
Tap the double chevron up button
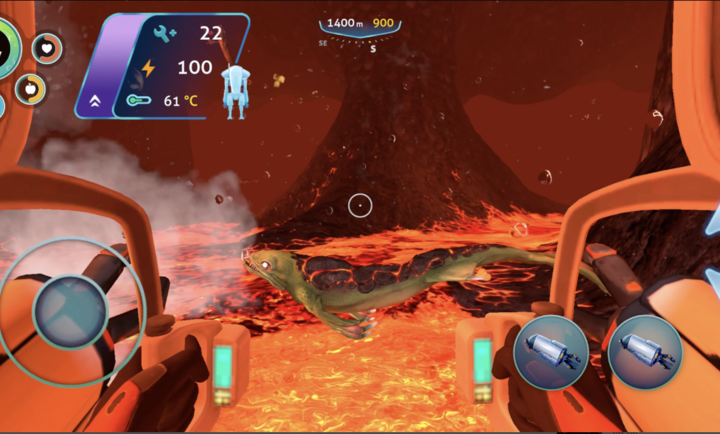point(95,101)
